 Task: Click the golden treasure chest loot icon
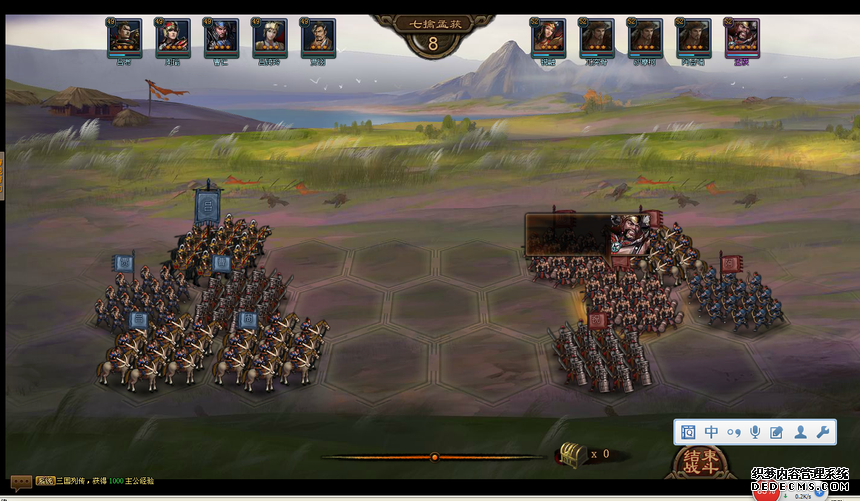point(572,454)
